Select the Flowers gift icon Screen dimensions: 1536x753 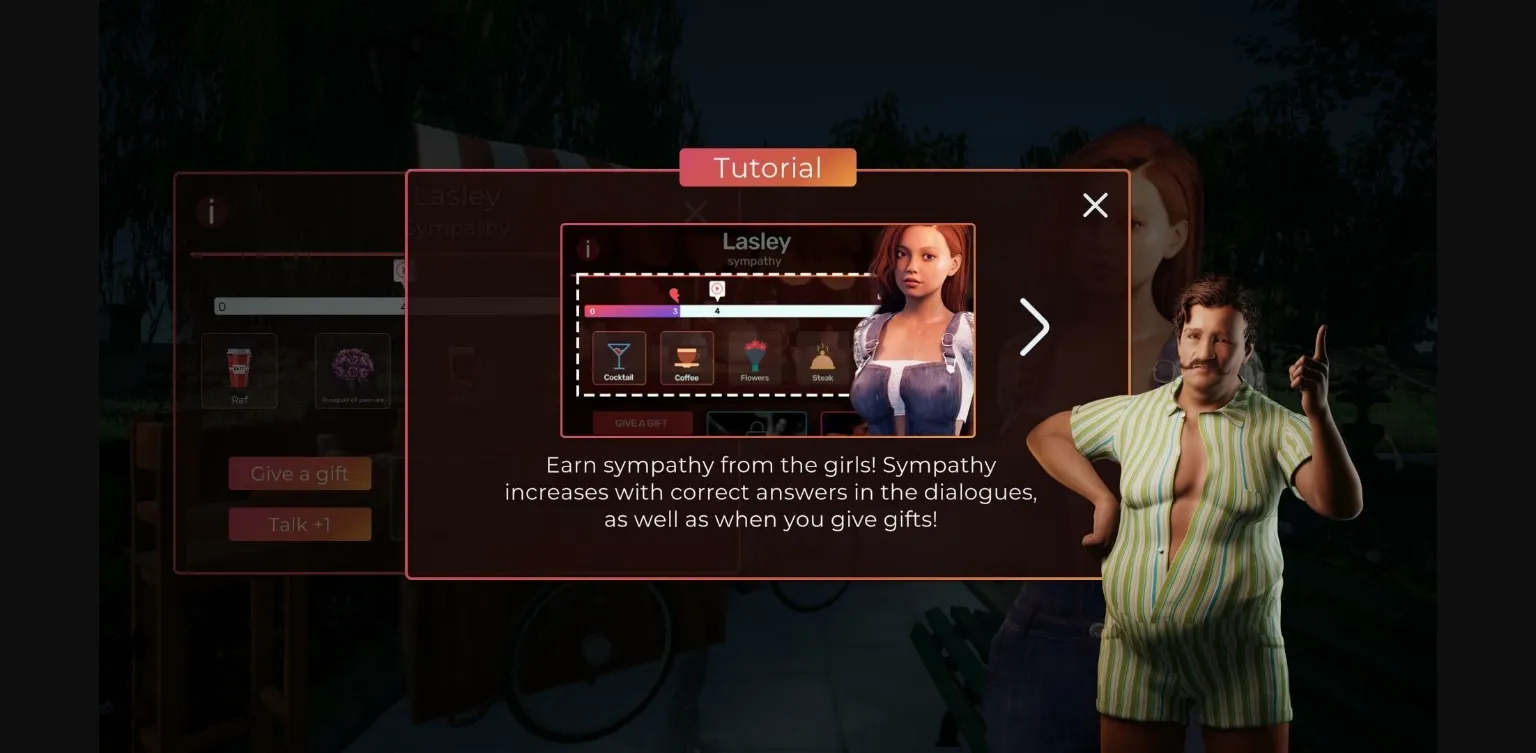point(755,358)
